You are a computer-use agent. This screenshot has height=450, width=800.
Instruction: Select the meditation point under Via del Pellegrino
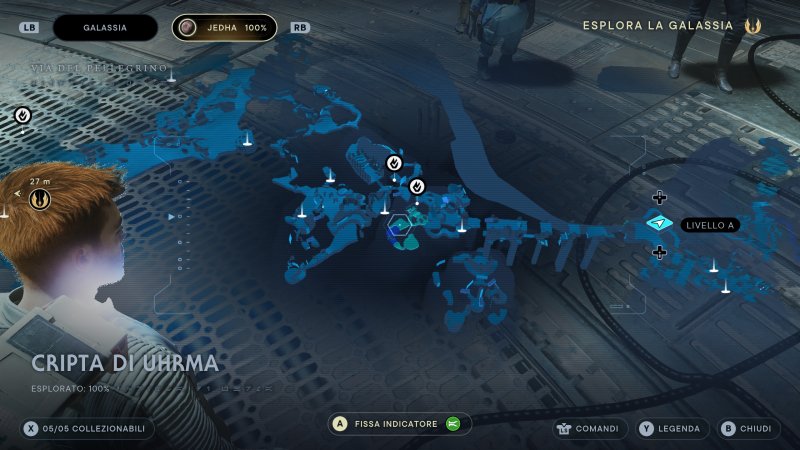(22, 116)
